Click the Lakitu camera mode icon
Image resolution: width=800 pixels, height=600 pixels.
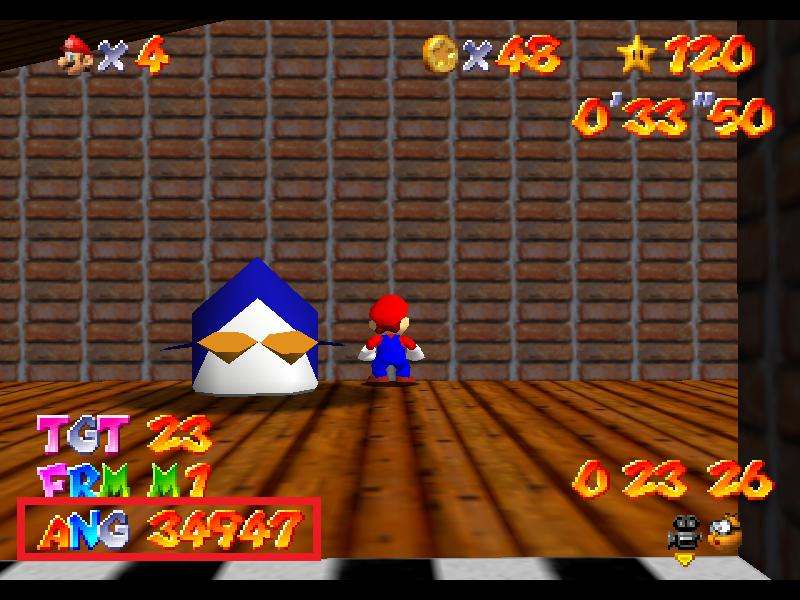pyautogui.click(x=725, y=531)
